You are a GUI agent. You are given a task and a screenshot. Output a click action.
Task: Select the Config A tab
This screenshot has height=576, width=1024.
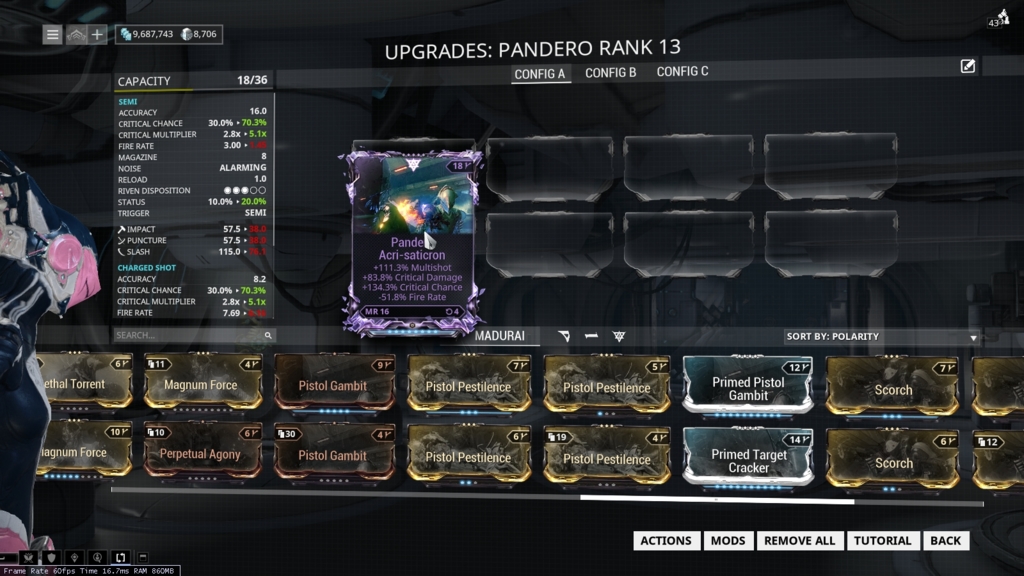(x=540, y=74)
